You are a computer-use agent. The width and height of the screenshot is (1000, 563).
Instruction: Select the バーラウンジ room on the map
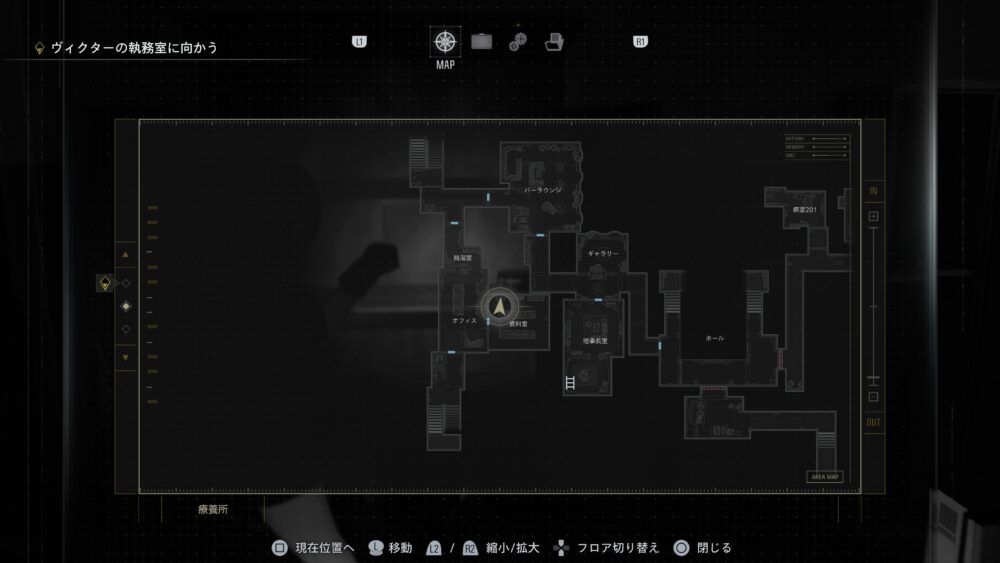point(543,189)
